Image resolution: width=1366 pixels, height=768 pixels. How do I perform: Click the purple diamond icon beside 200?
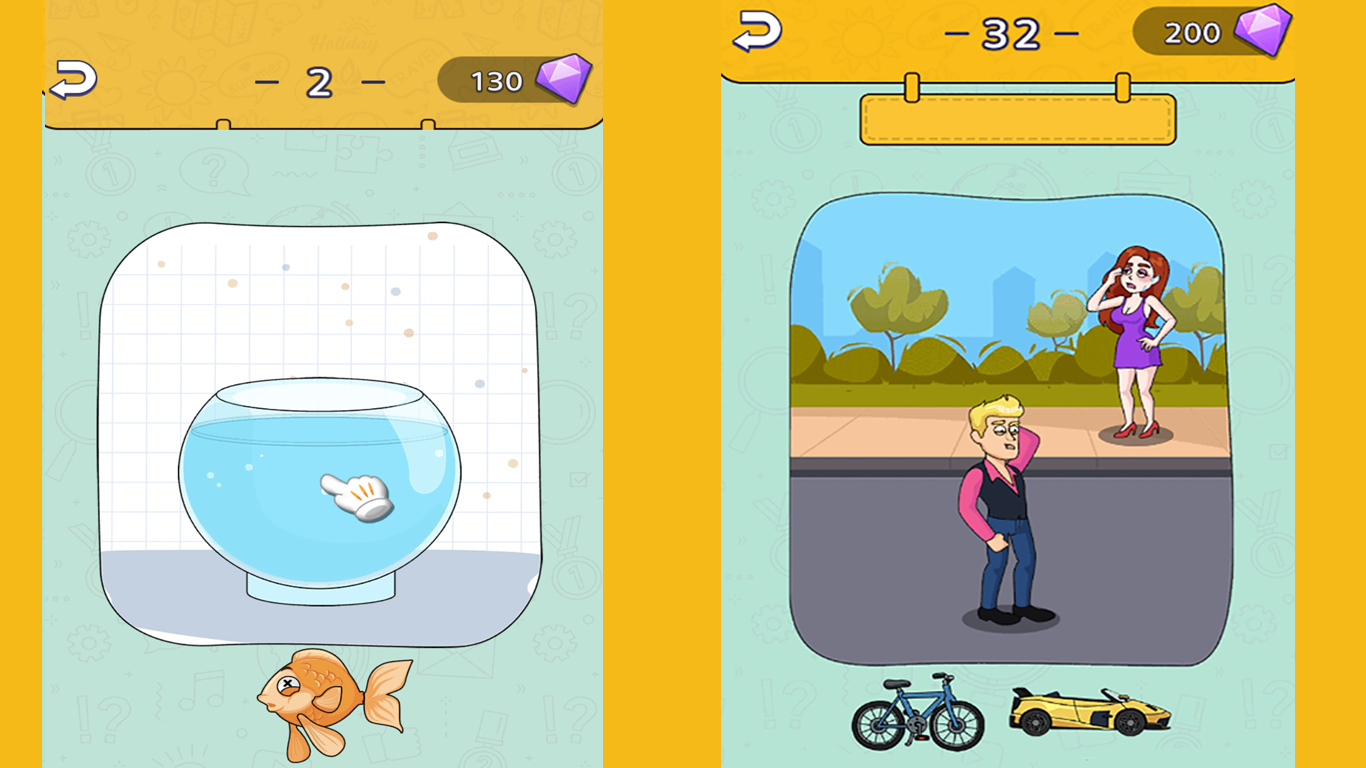click(x=1262, y=32)
